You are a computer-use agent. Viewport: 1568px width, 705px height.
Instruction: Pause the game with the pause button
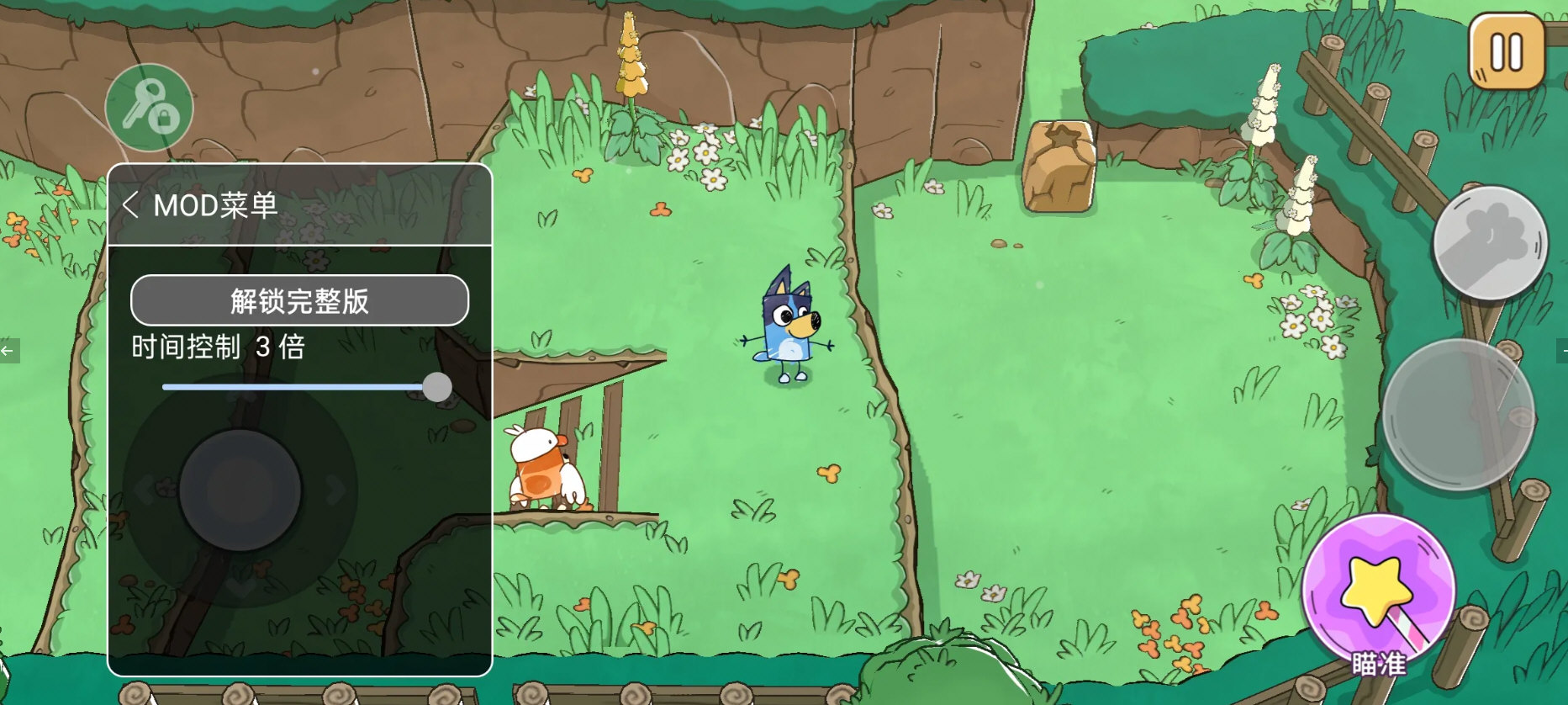tap(1506, 52)
